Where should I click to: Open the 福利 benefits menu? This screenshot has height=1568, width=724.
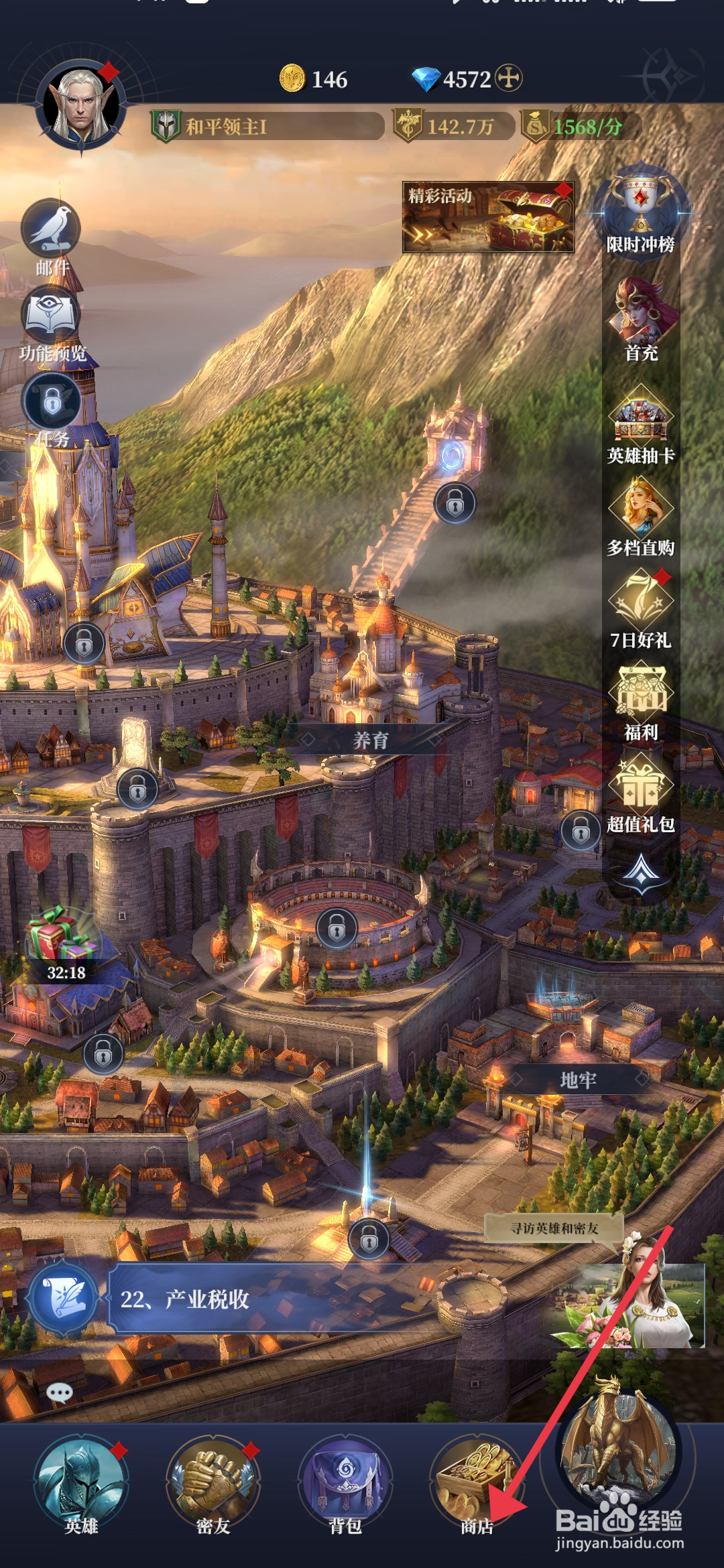point(640,698)
